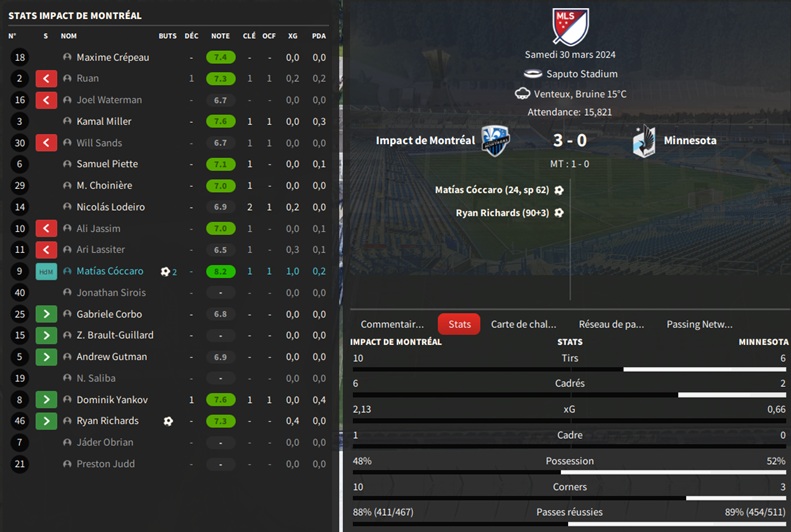The height and width of the screenshot is (532, 791).
Task: Show the Réseau de passes tab
Action: pyautogui.click(x=611, y=324)
